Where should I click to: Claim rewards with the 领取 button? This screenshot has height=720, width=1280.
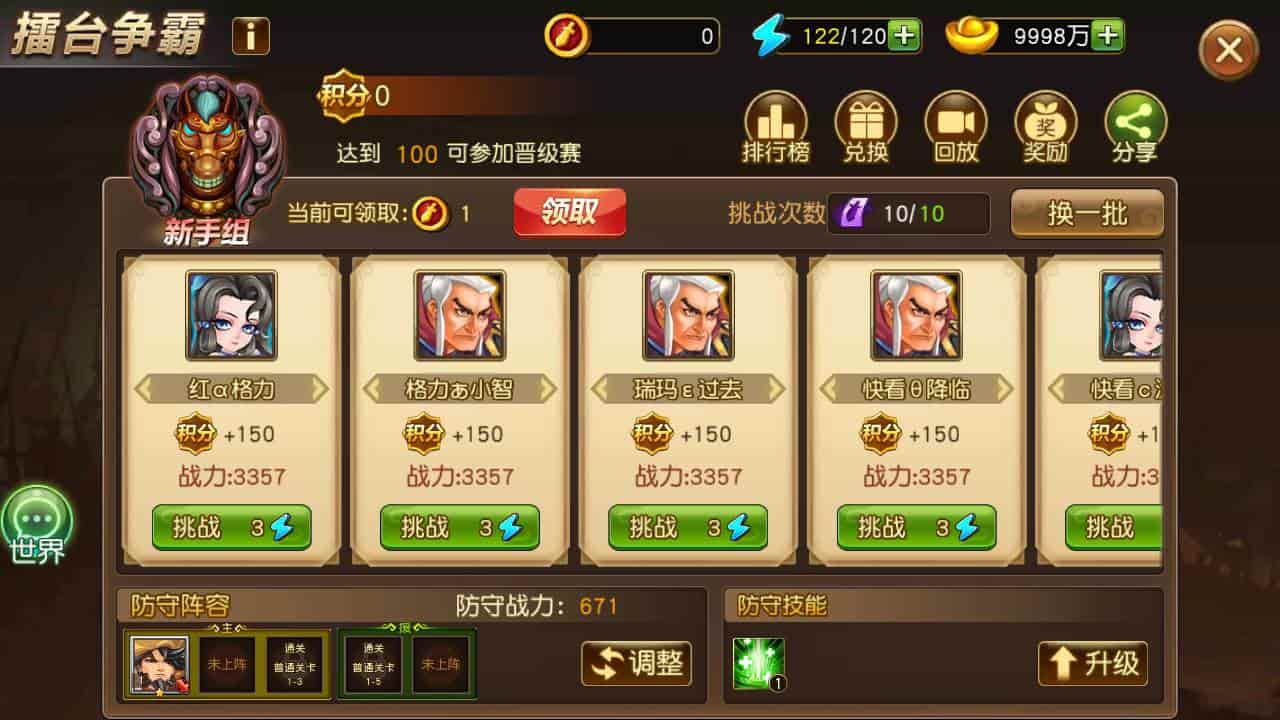[x=569, y=212]
